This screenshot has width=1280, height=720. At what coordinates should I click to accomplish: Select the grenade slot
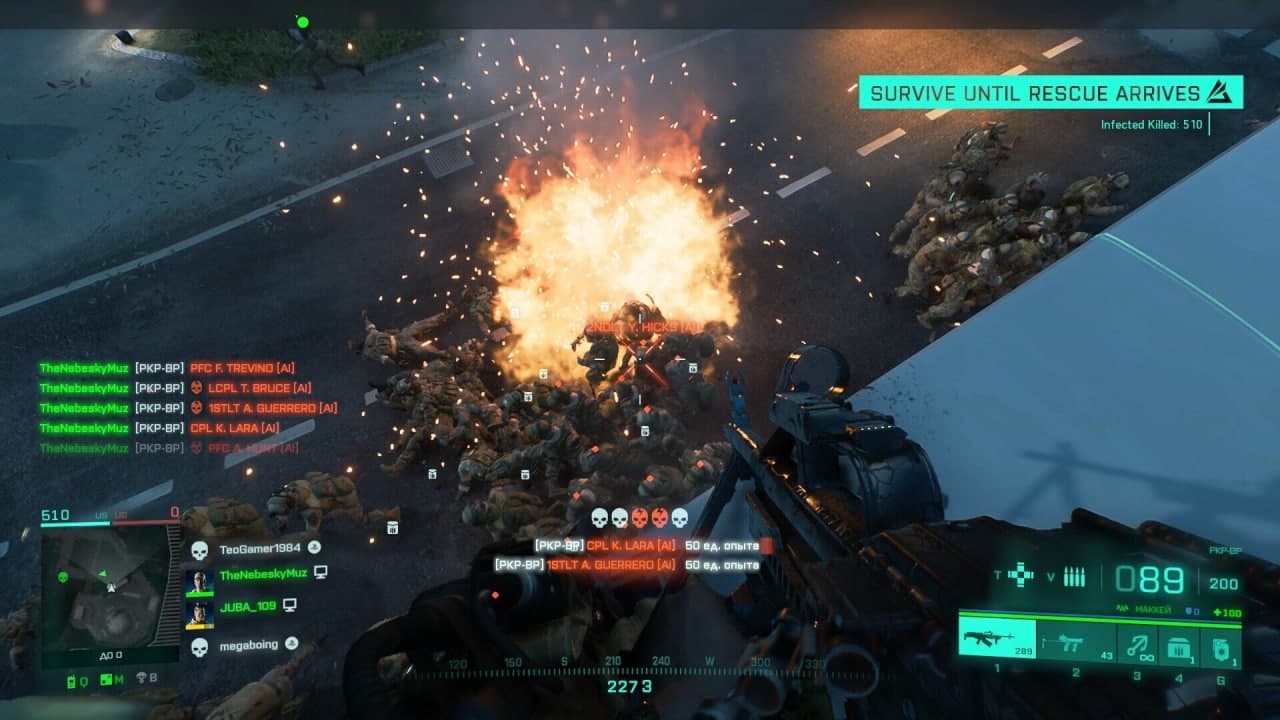(x=1220, y=647)
